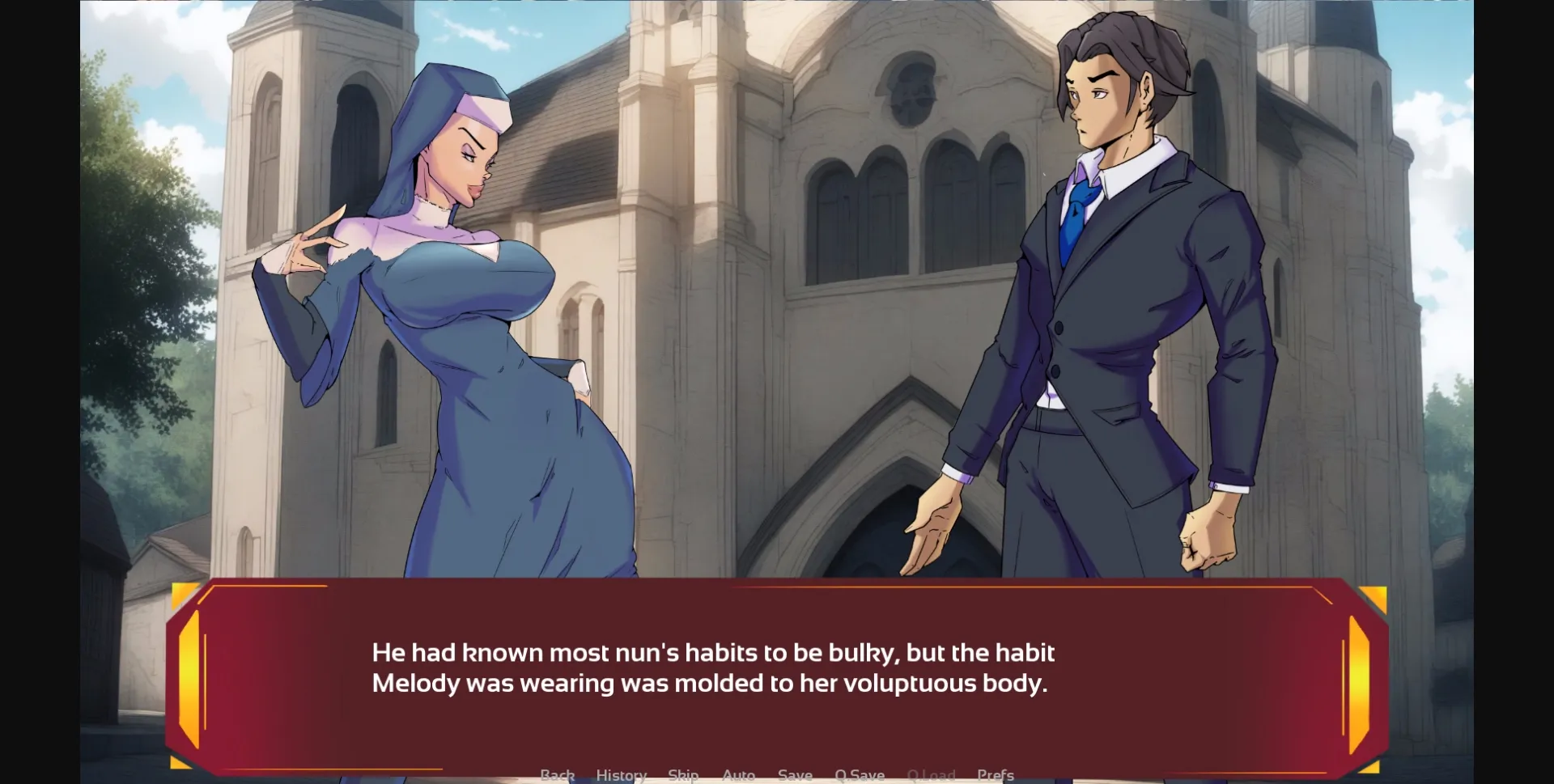Image resolution: width=1554 pixels, height=784 pixels.
Task: Open the Prefs settings screen
Action: (997, 774)
